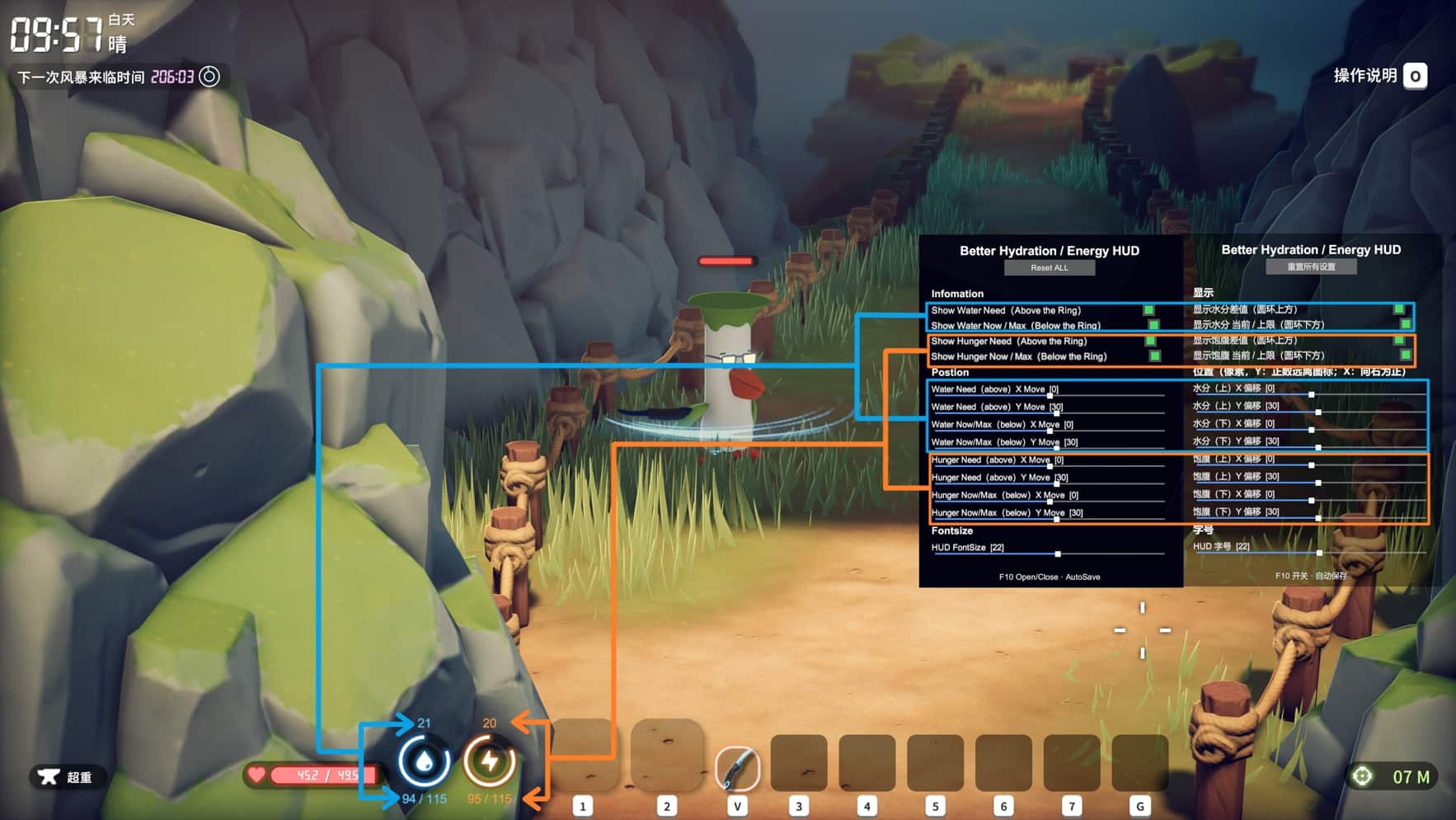Image resolution: width=1456 pixels, height=820 pixels.
Task: Toggle Show Water Now / Max checkbox
Action: pyautogui.click(x=1153, y=325)
